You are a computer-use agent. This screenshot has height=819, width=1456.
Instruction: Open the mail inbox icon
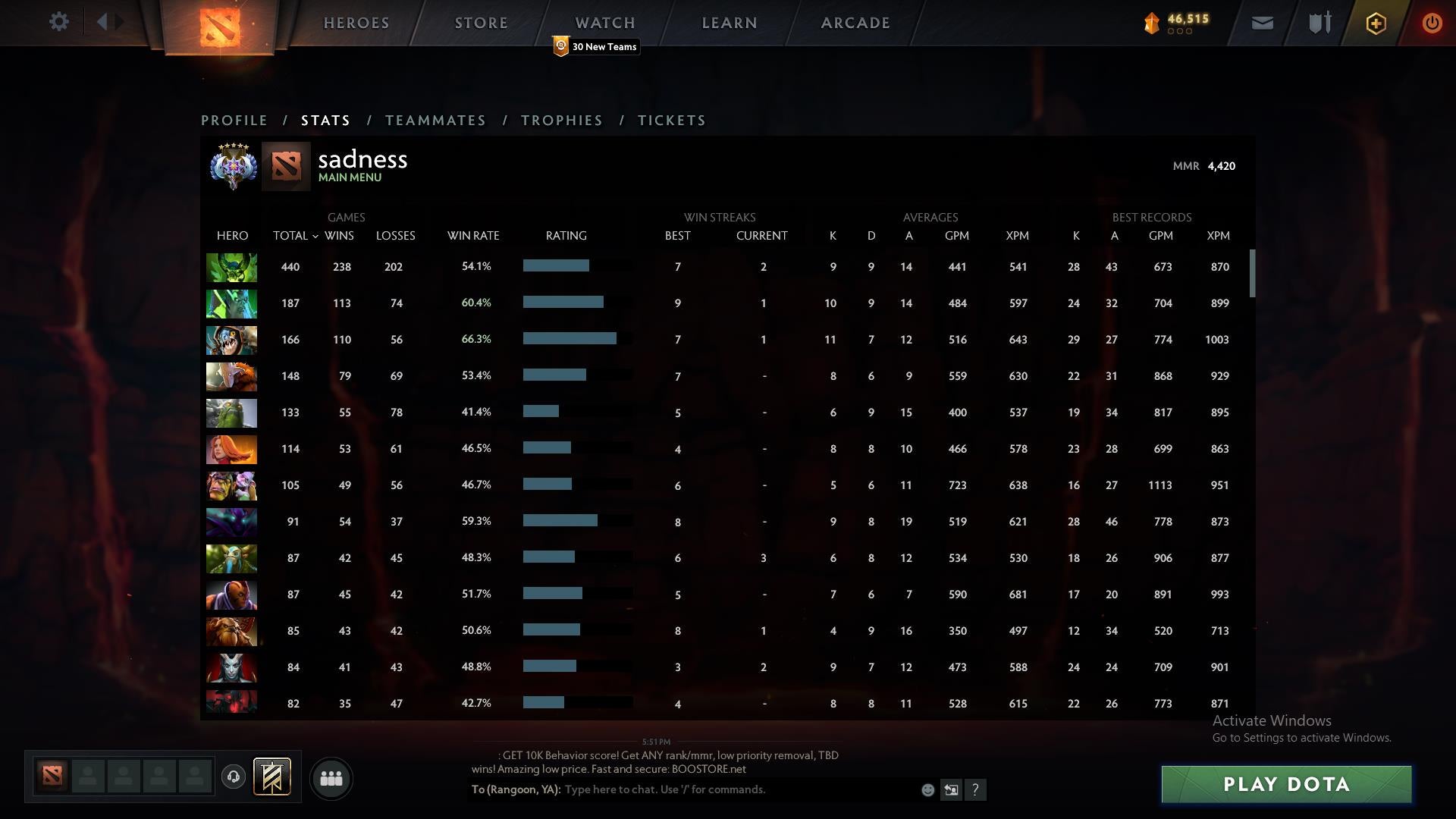(x=1261, y=23)
